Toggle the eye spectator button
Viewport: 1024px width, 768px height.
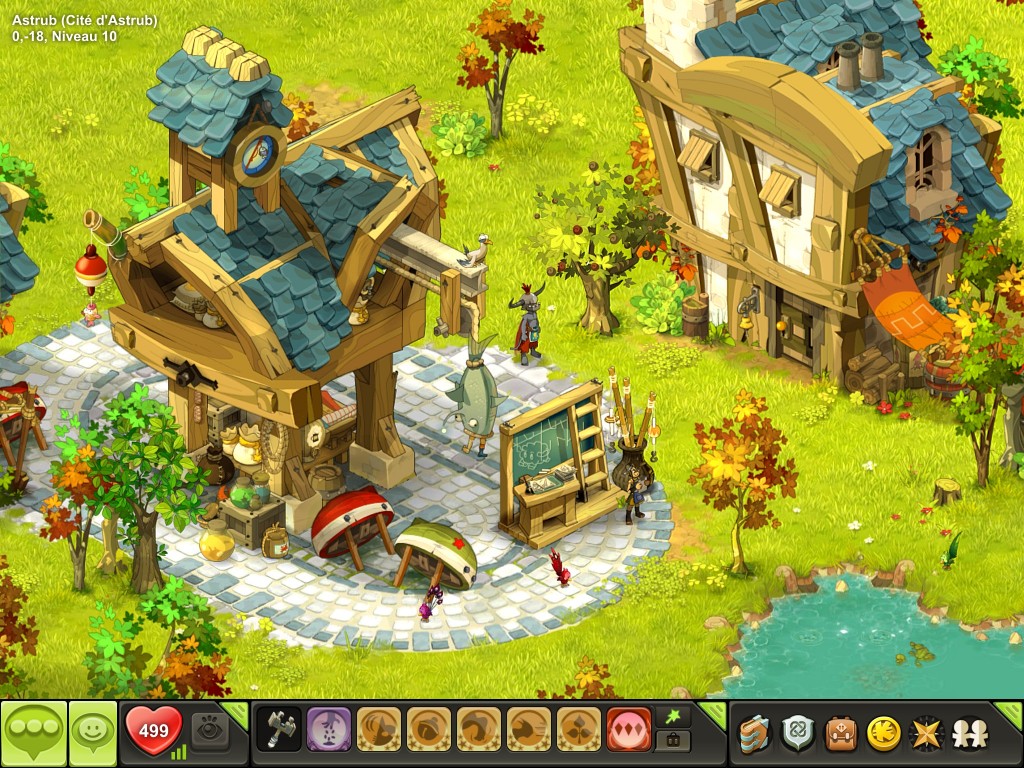click(210, 731)
